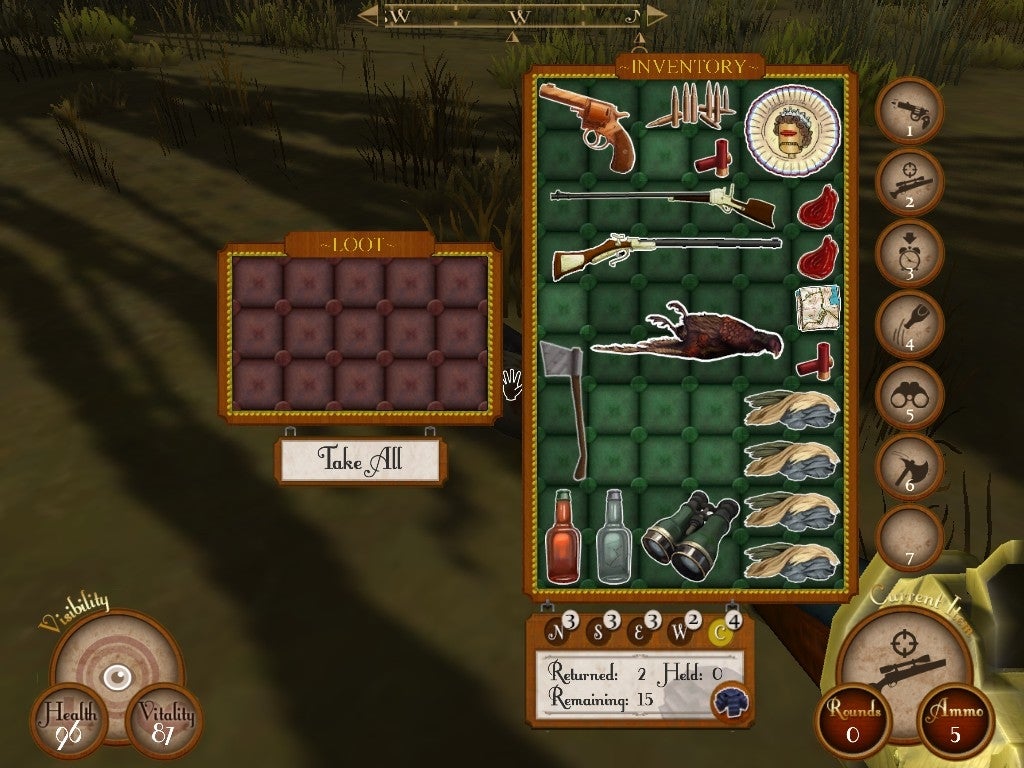Select the rifle bullets in inventory
The width and height of the screenshot is (1024, 768).
(x=689, y=108)
